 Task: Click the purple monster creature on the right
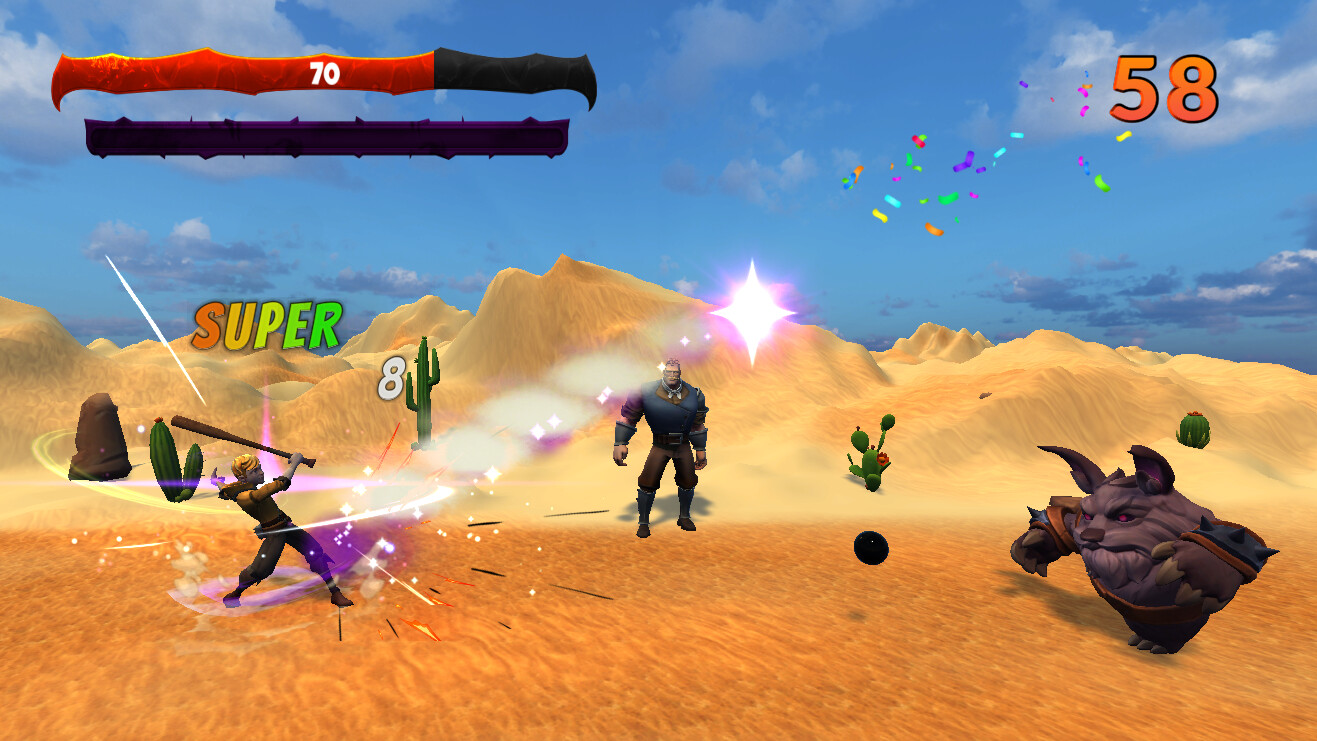pos(1140,540)
